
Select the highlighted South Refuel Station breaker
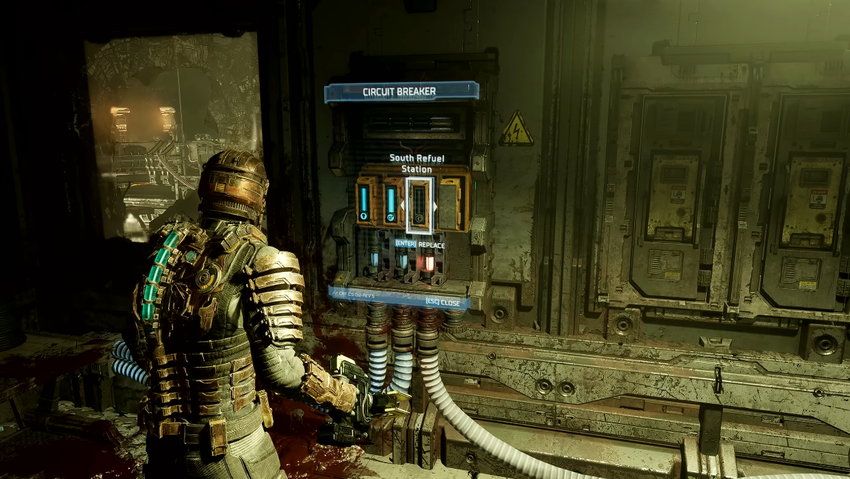tap(419, 206)
